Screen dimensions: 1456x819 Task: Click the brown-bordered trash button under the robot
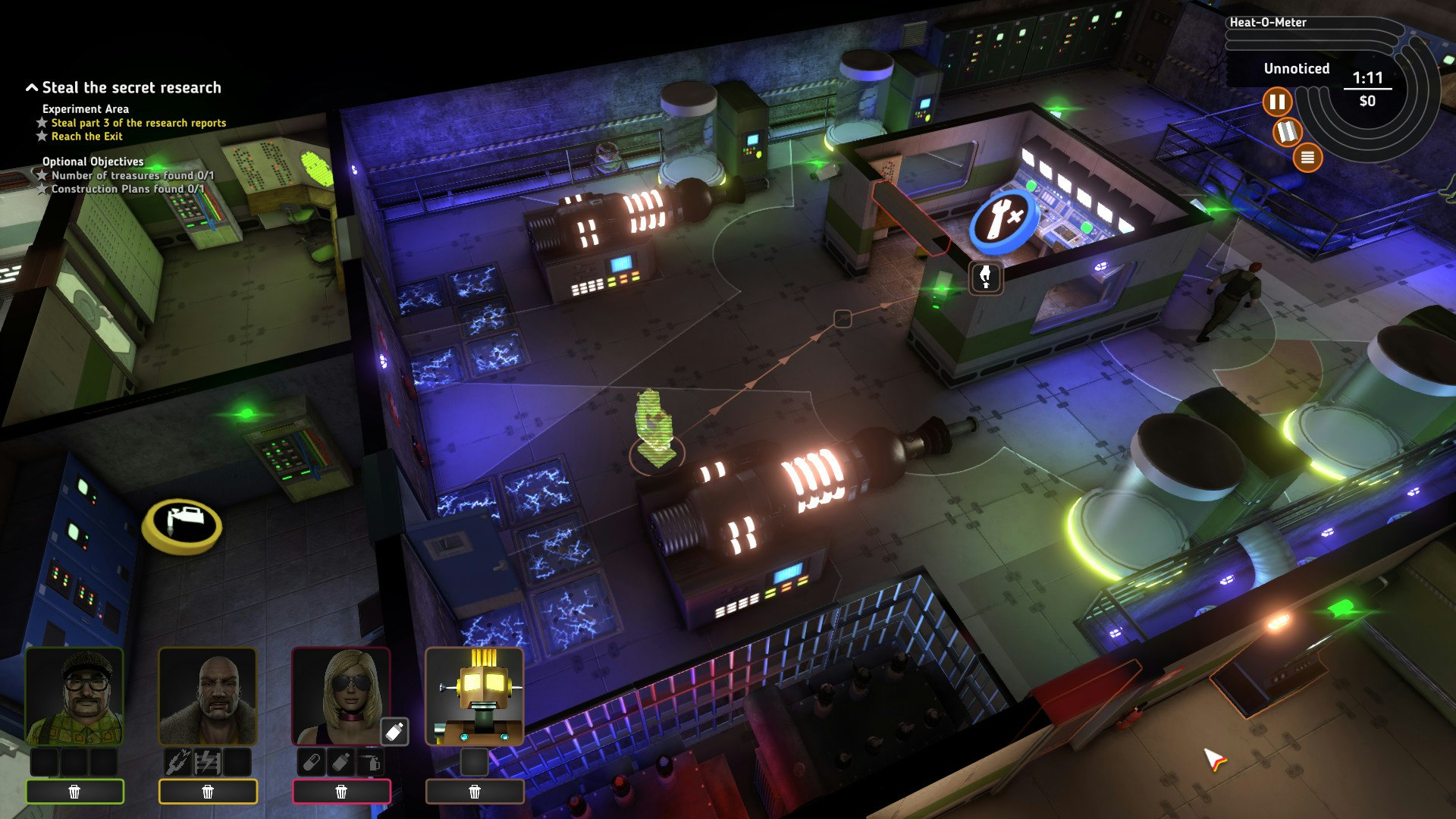click(475, 792)
